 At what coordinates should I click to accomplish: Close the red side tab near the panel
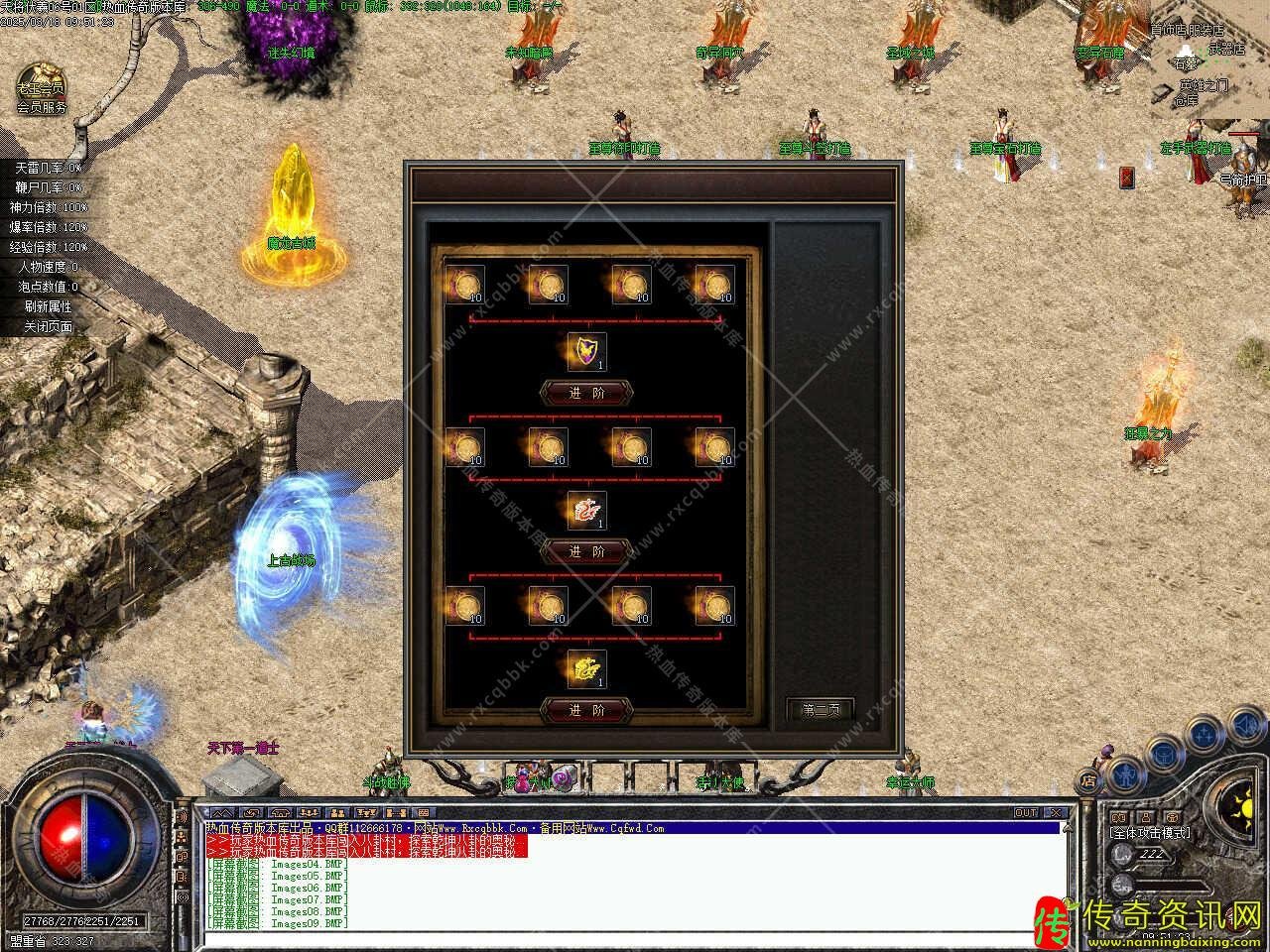pos(1126,178)
